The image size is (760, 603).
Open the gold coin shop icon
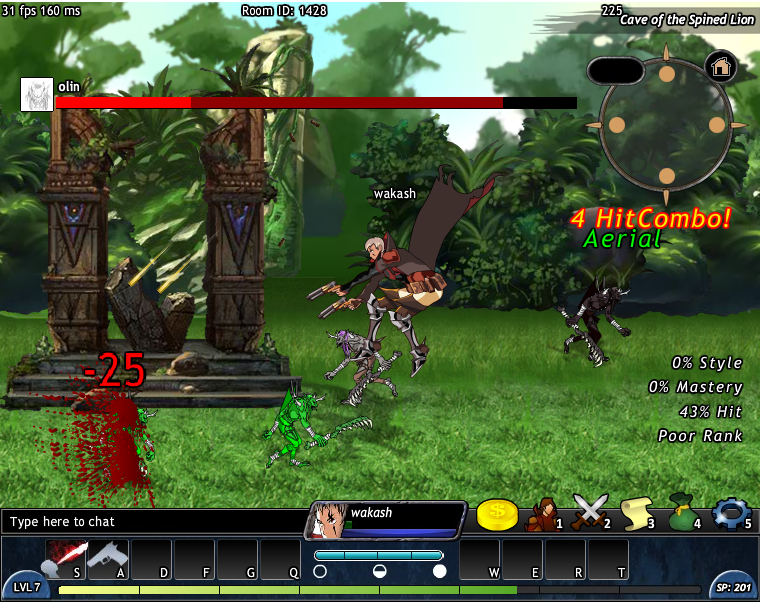coord(496,514)
